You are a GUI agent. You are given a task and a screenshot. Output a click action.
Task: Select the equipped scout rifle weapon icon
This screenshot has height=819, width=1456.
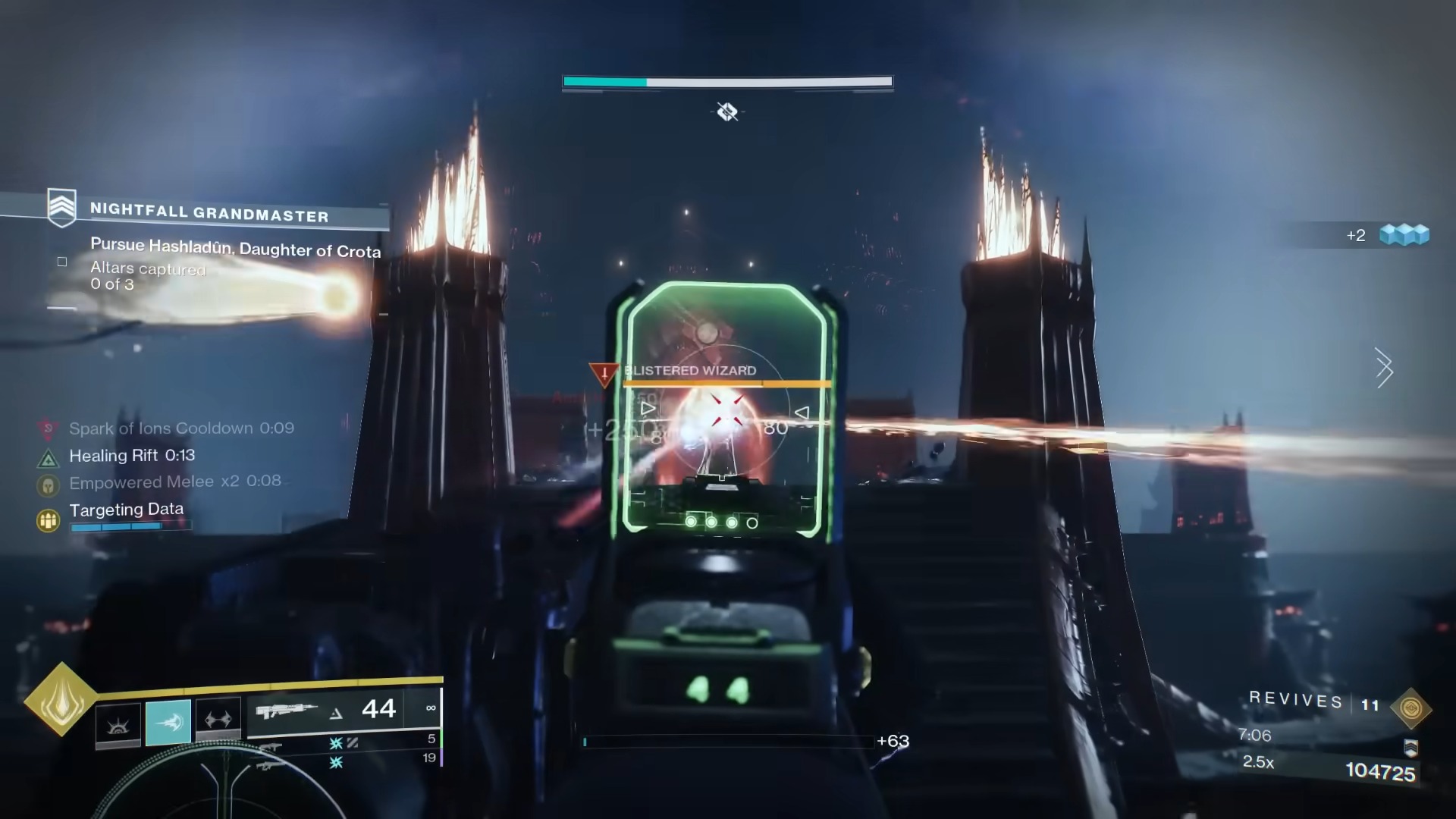pos(288,710)
